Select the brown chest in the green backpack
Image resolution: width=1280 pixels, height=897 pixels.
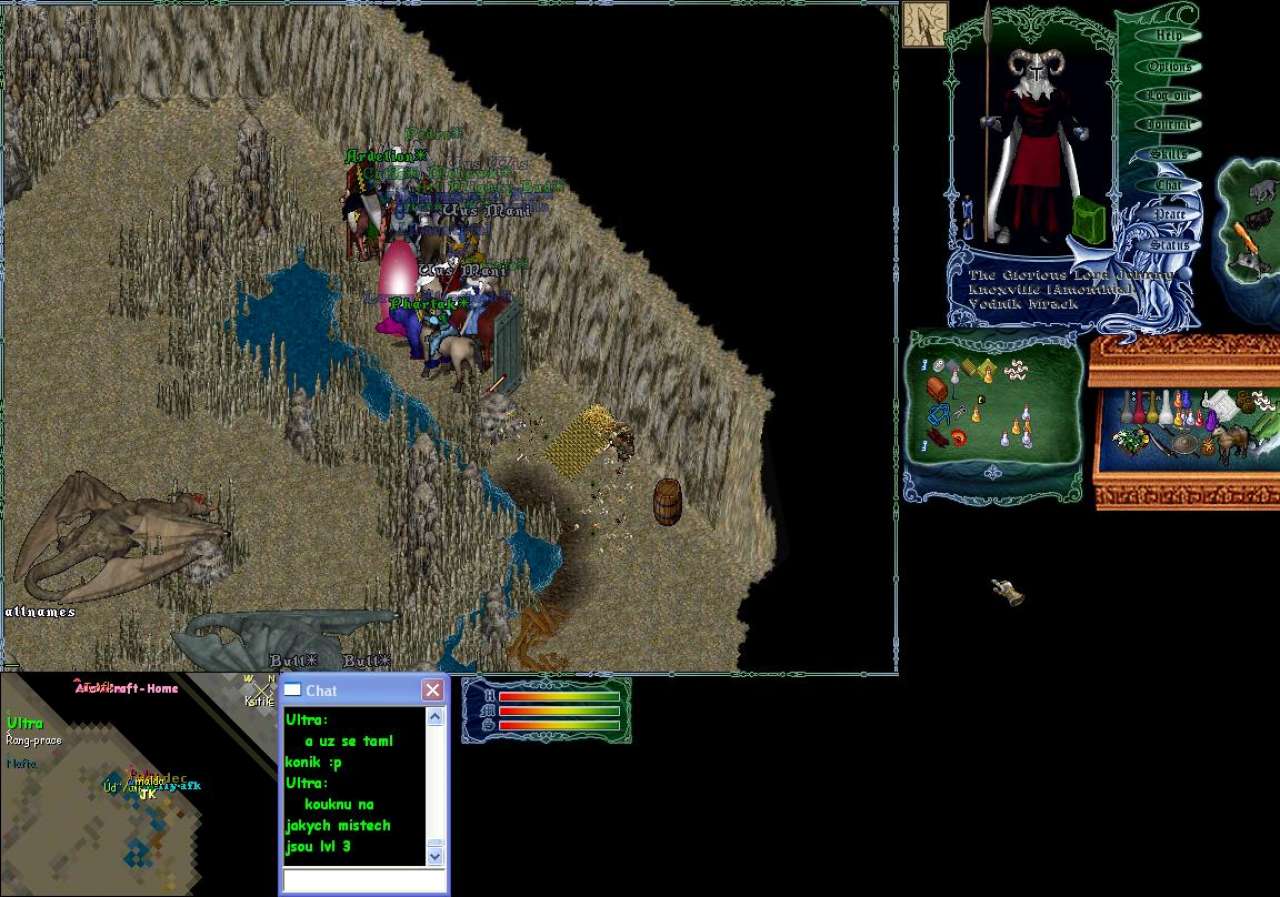click(x=937, y=388)
